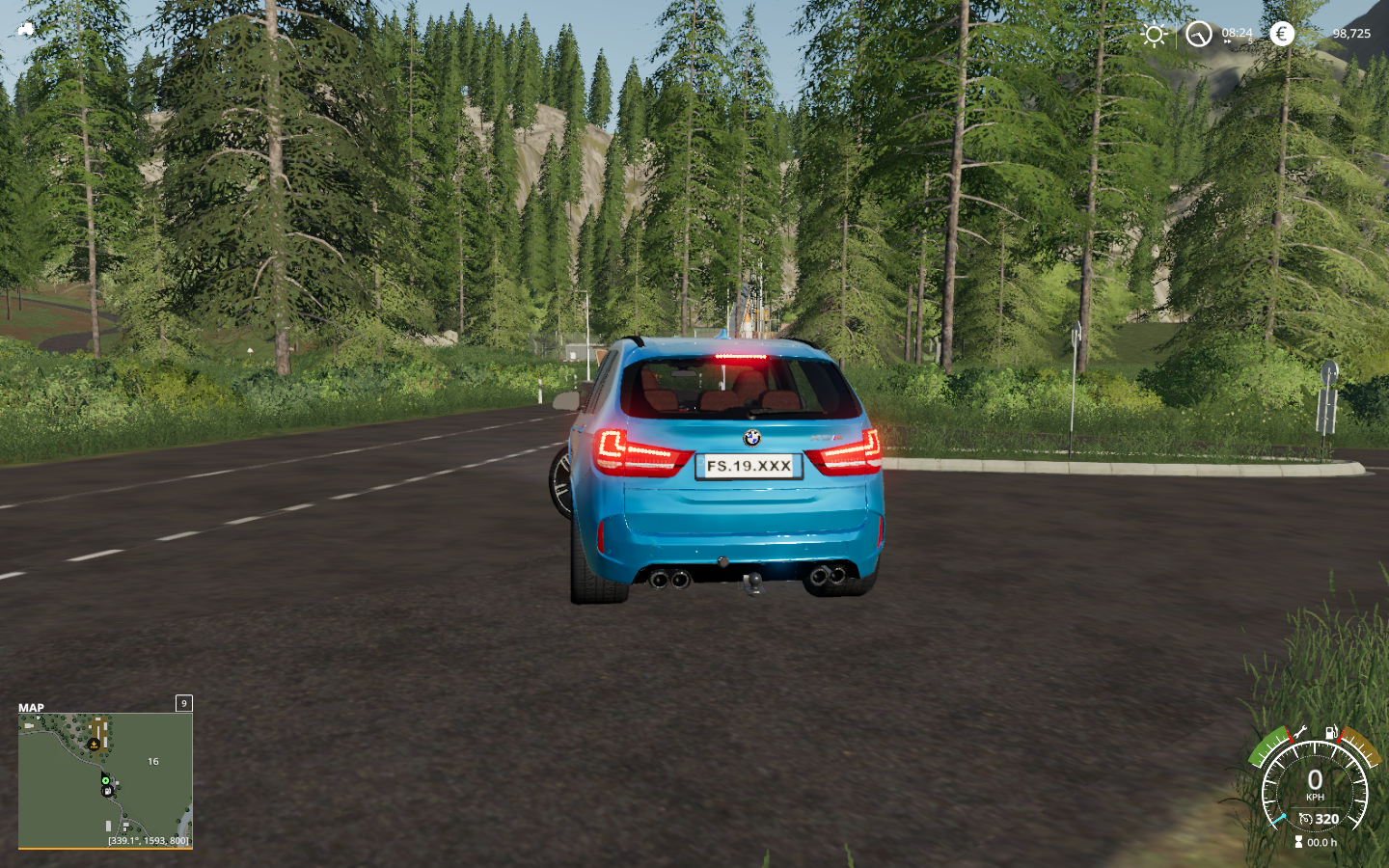The height and width of the screenshot is (868, 1389).
Task: Toggle the cruise control icon
Action: click(x=1305, y=819)
